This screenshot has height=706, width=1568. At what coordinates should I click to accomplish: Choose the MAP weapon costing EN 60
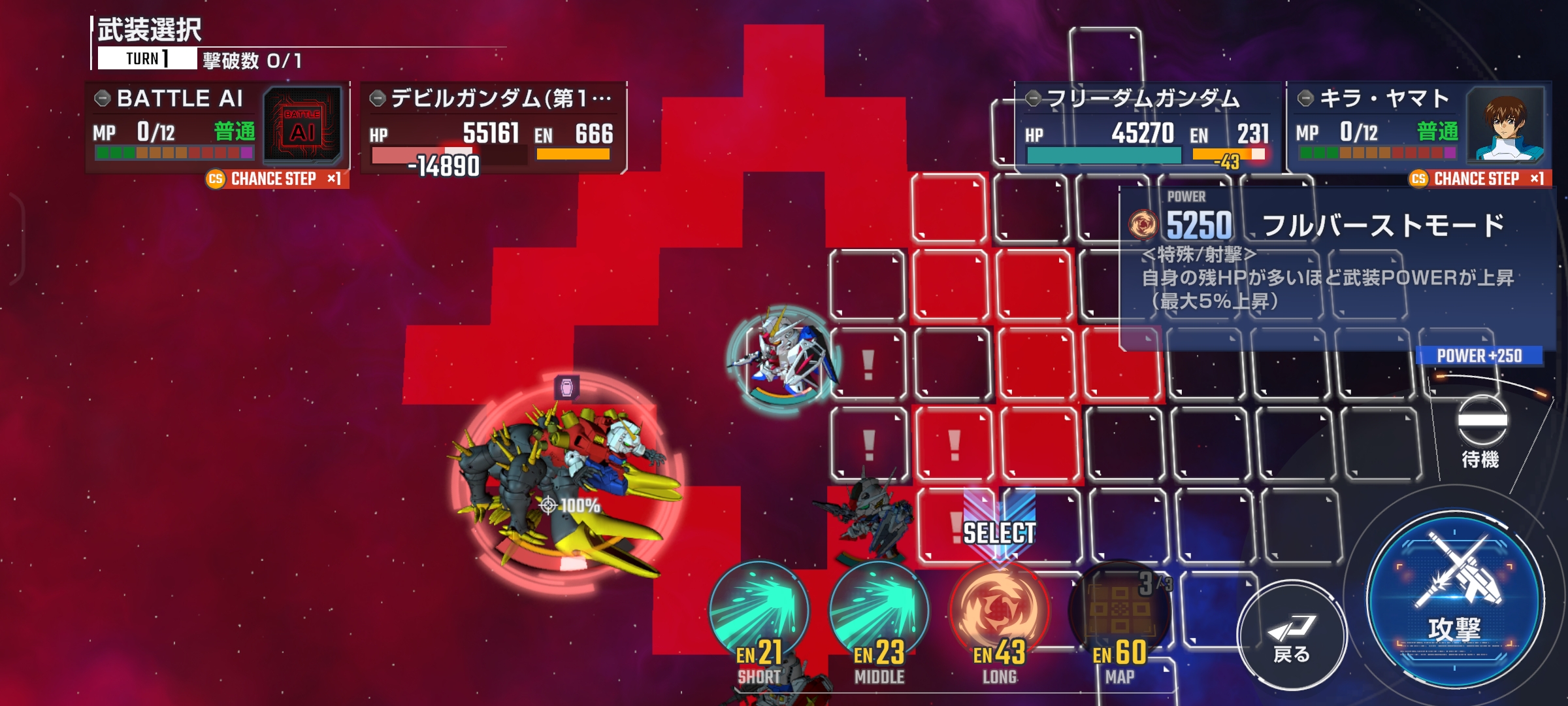pyautogui.click(x=1120, y=614)
